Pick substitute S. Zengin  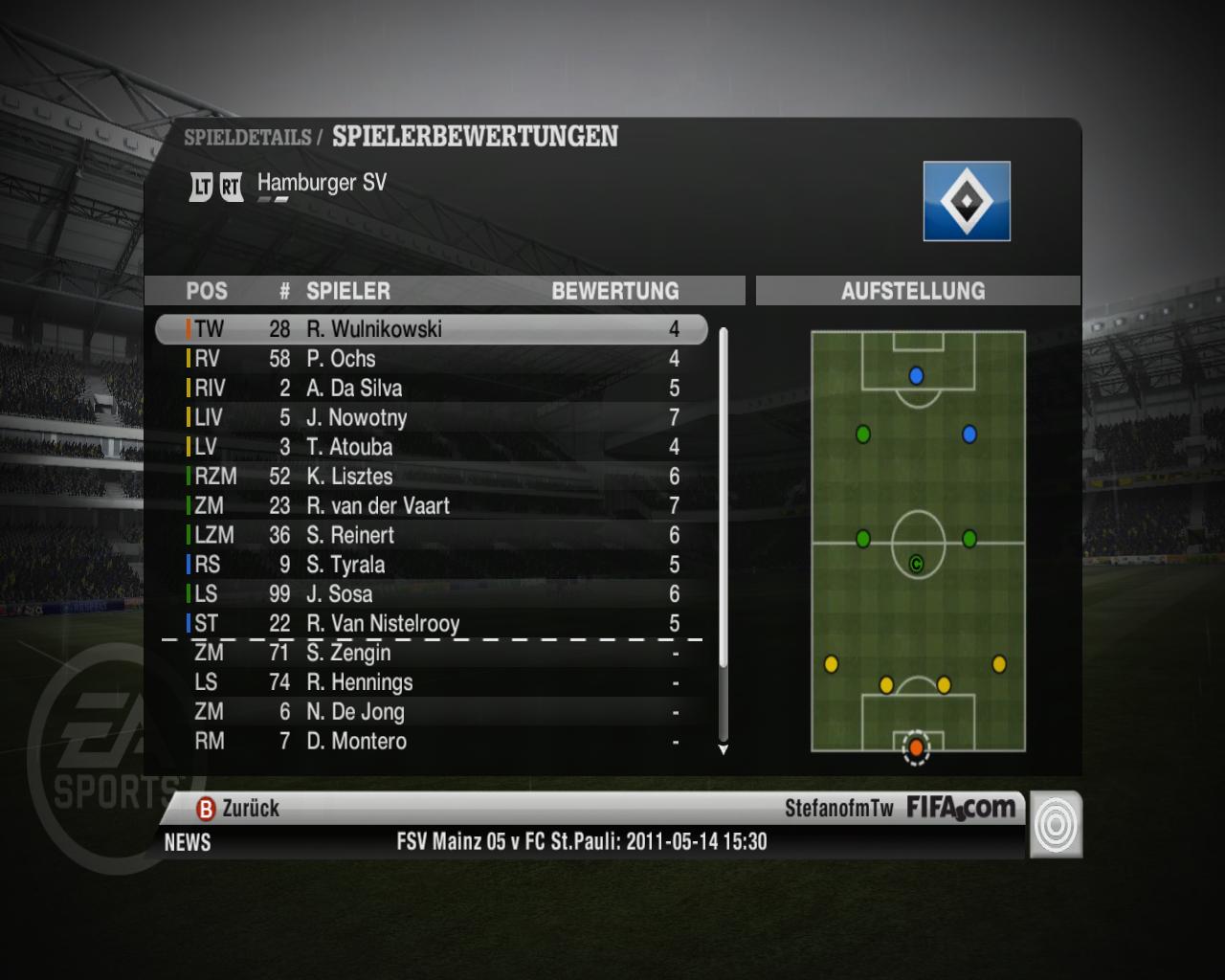pyautogui.click(x=431, y=654)
